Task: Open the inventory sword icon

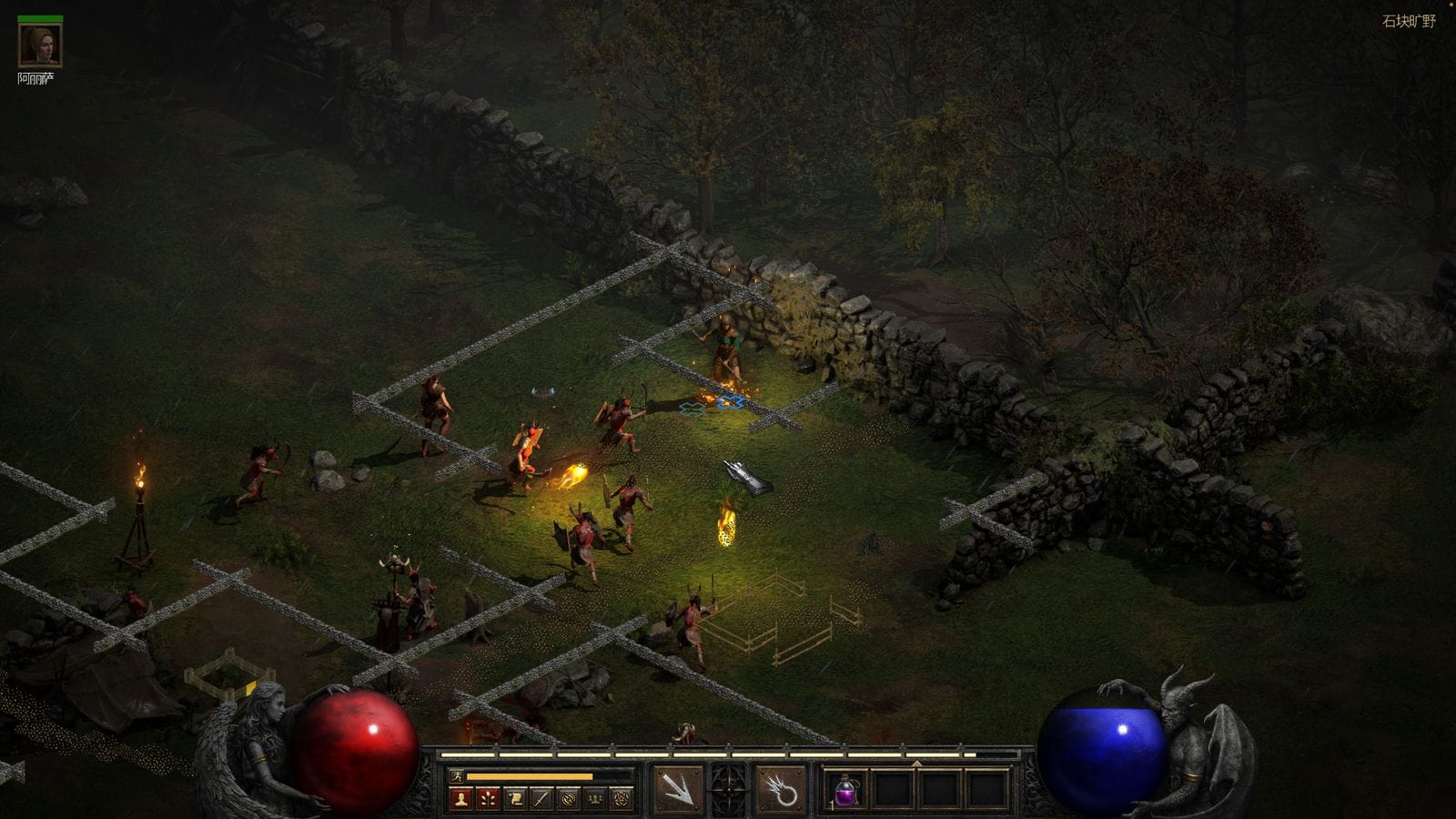Action: (x=541, y=799)
